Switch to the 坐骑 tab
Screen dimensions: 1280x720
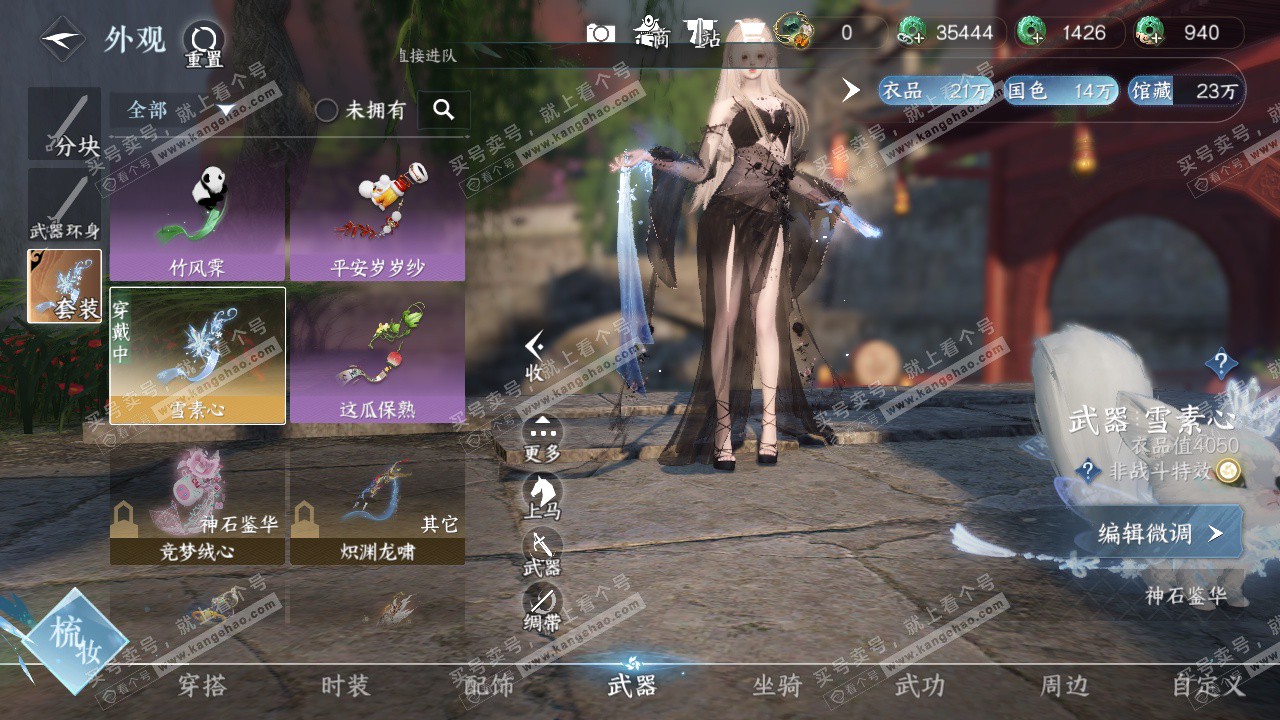[x=777, y=685]
